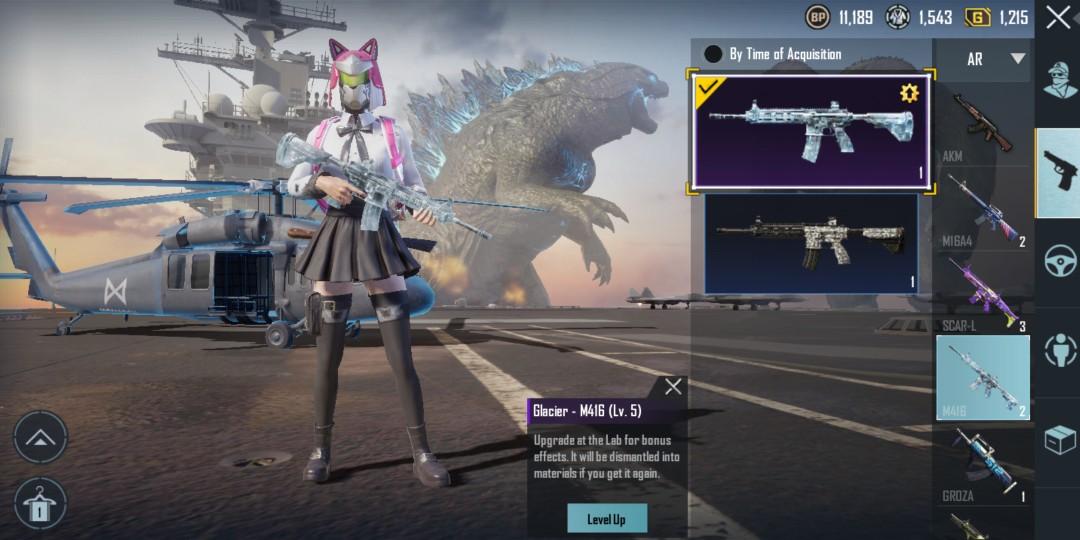The image size is (1080, 540).
Task: Switch to the vehicle skins tab
Action: point(1059,259)
